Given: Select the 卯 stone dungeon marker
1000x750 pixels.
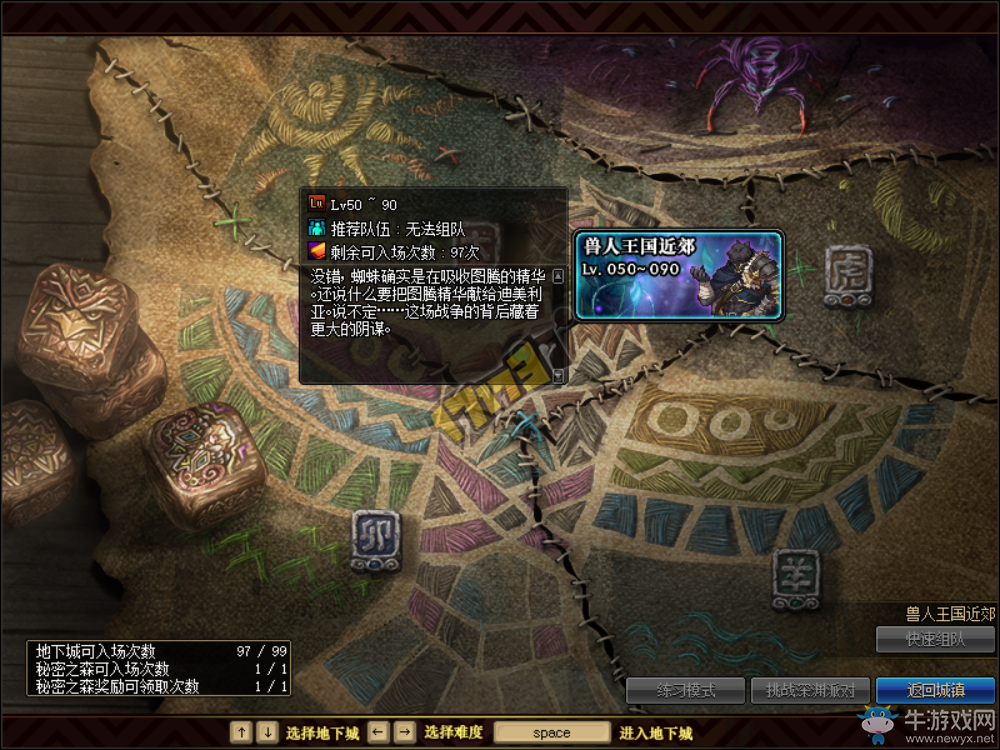Looking at the screenshot, I should coord(376,540).
